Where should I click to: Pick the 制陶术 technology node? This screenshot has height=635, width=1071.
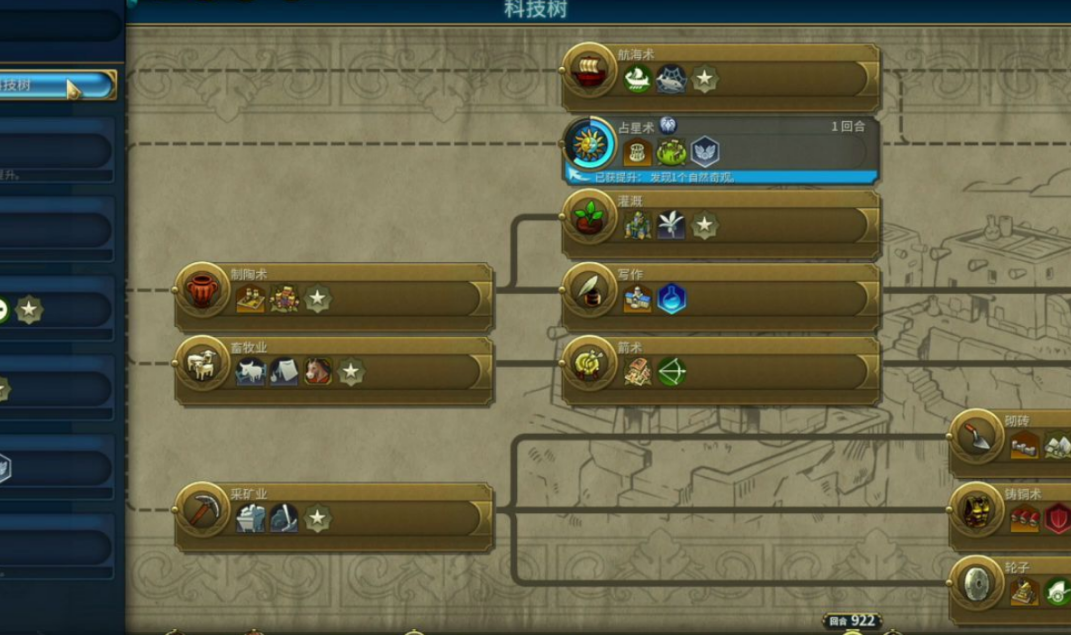pos(334,297)
